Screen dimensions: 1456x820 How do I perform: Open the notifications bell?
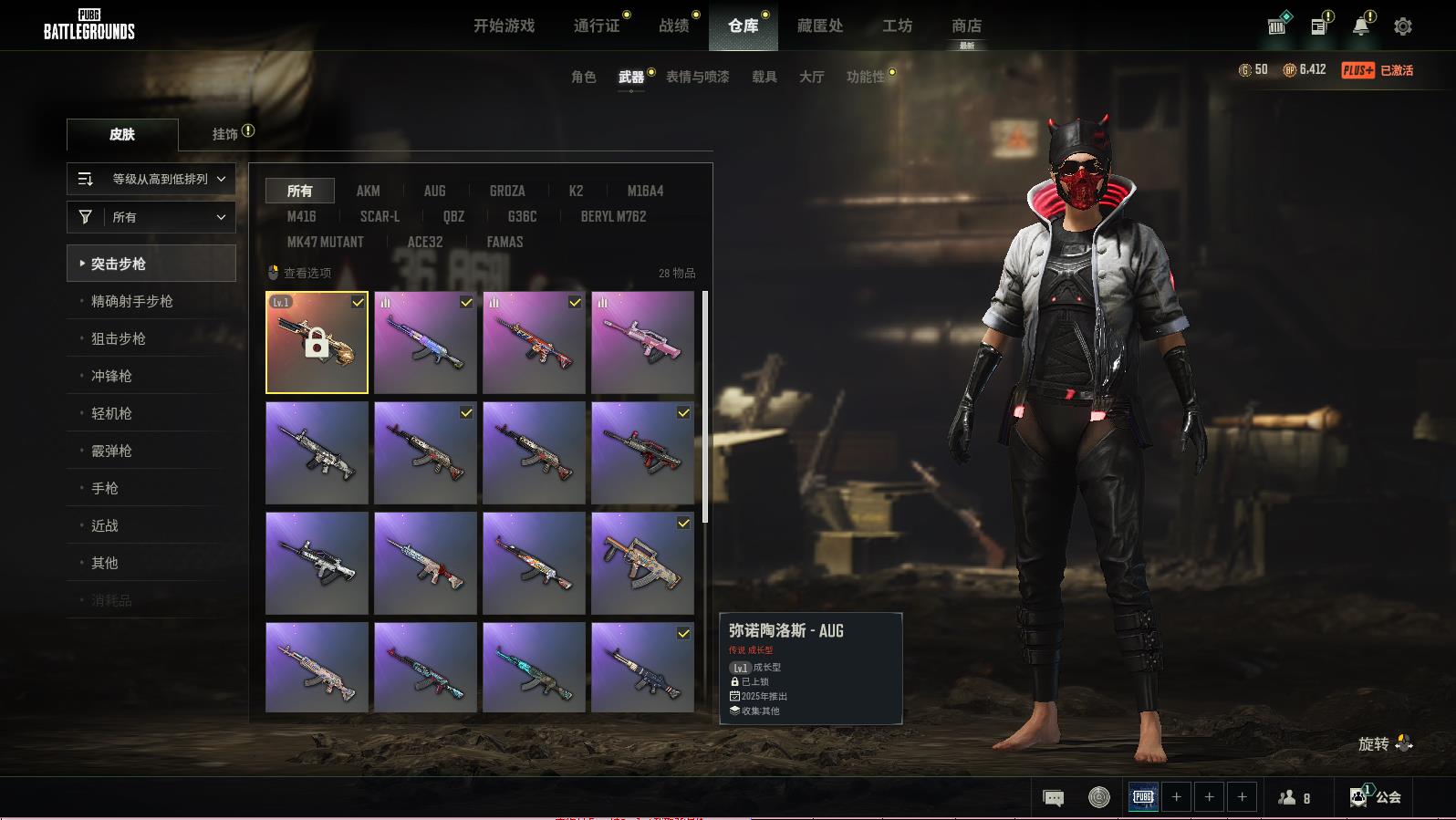pyautogui.click(x=1360, y=26)
